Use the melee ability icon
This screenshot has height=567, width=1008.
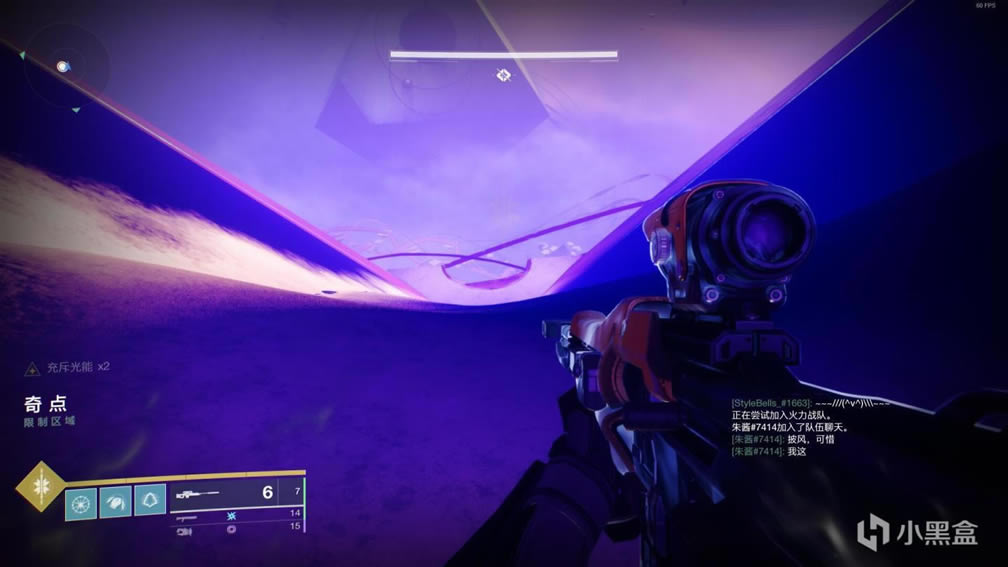click(115, 500)
